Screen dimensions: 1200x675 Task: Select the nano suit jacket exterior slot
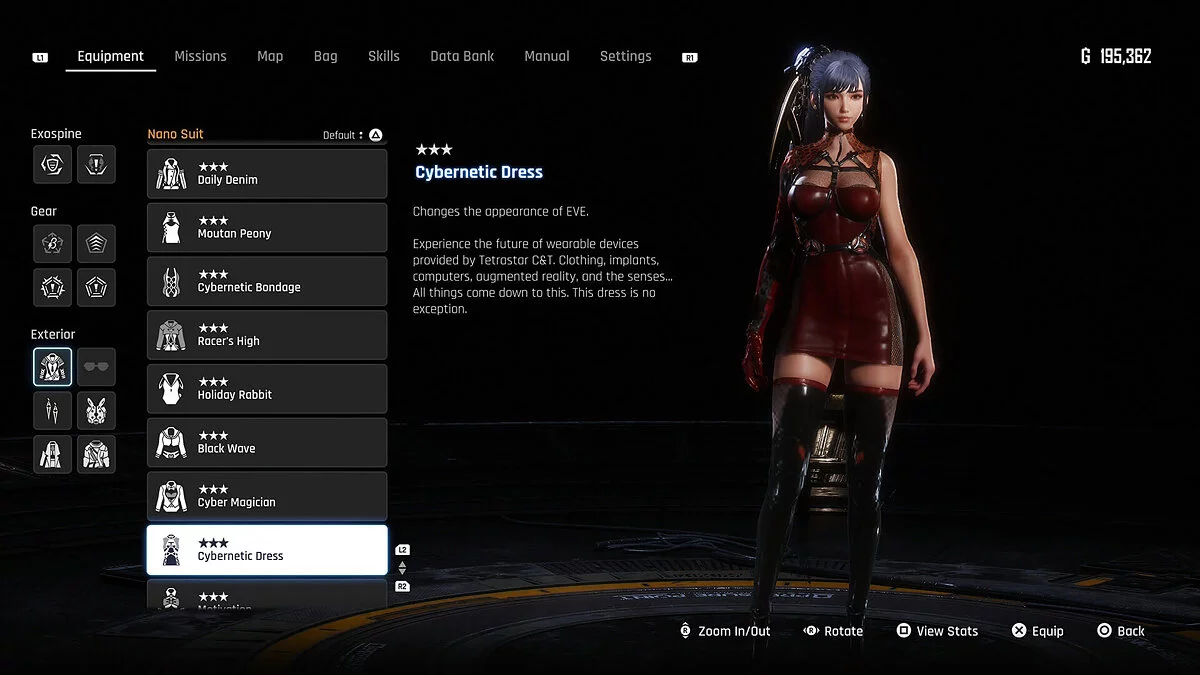52,367
